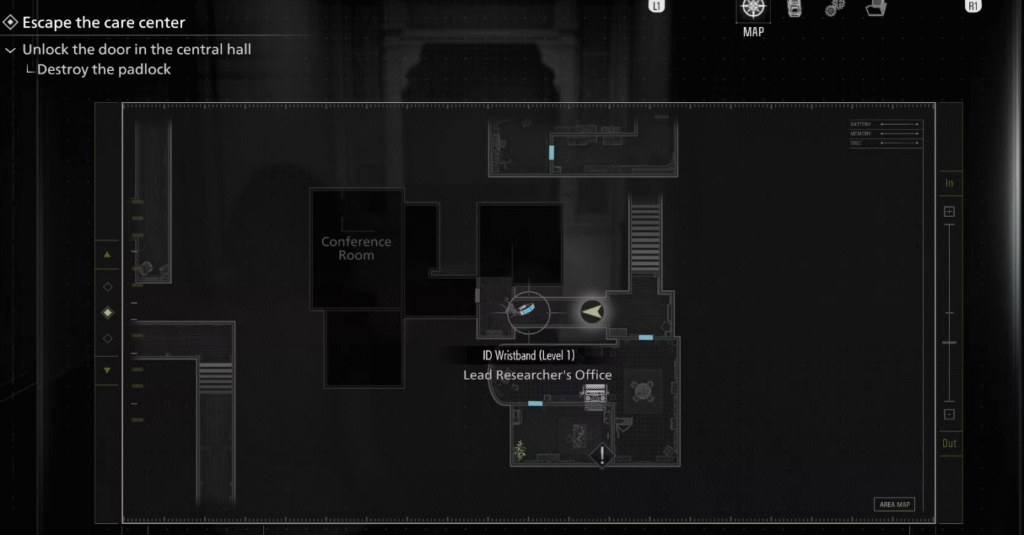The image size is (1024, 535).
Task: Select the player arrow marker on map
Action: point(592,312)
